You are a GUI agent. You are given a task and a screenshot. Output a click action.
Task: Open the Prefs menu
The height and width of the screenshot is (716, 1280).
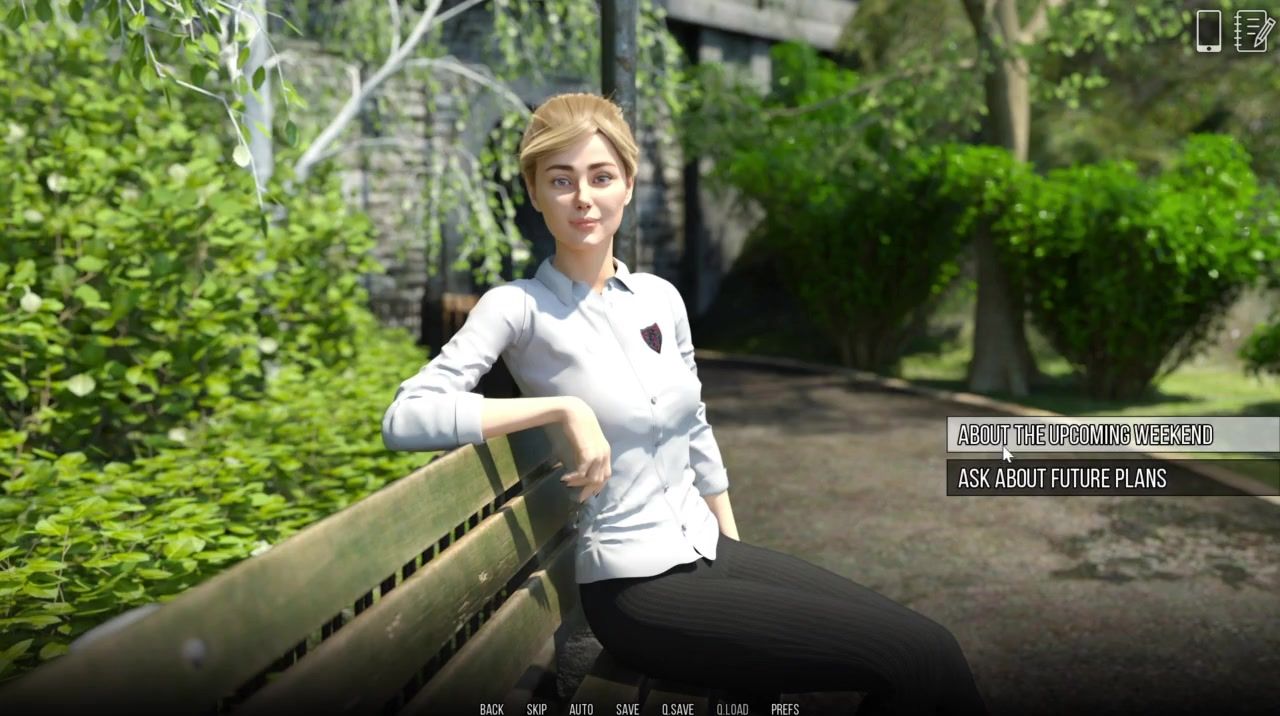[785, 709]
